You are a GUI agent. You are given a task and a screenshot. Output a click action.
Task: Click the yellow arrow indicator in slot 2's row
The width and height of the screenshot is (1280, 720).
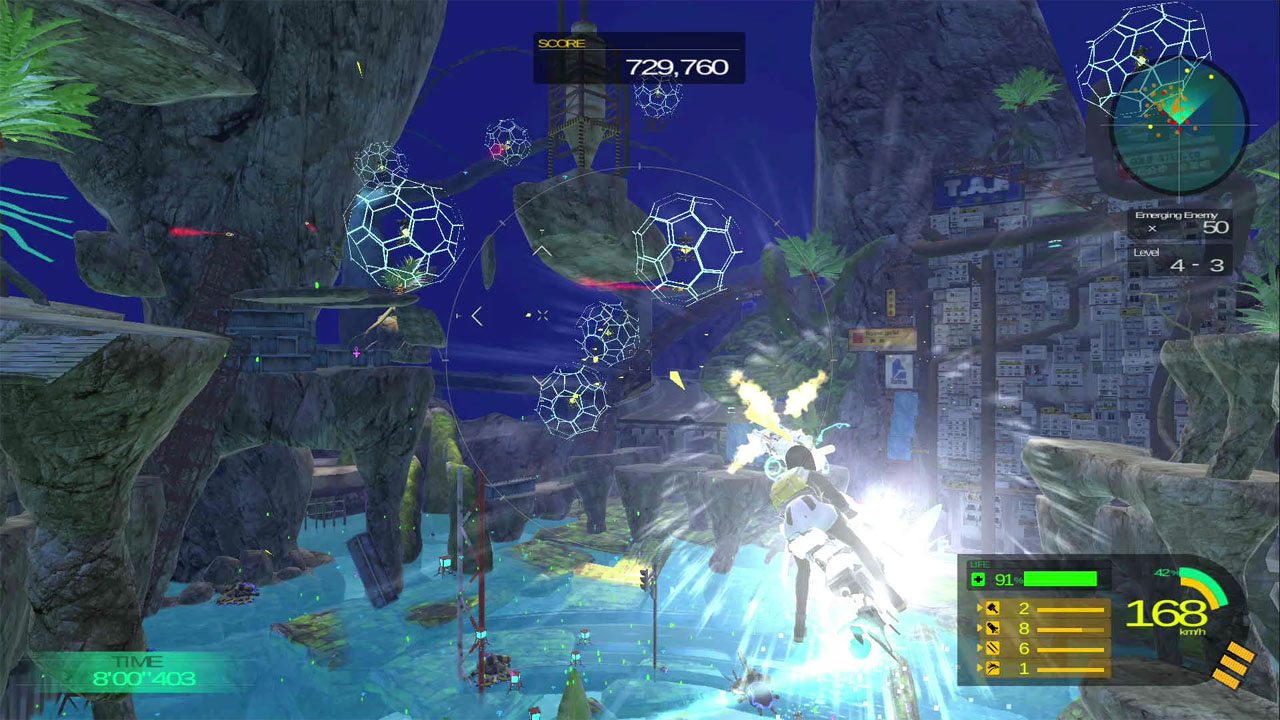click(980, 628)
